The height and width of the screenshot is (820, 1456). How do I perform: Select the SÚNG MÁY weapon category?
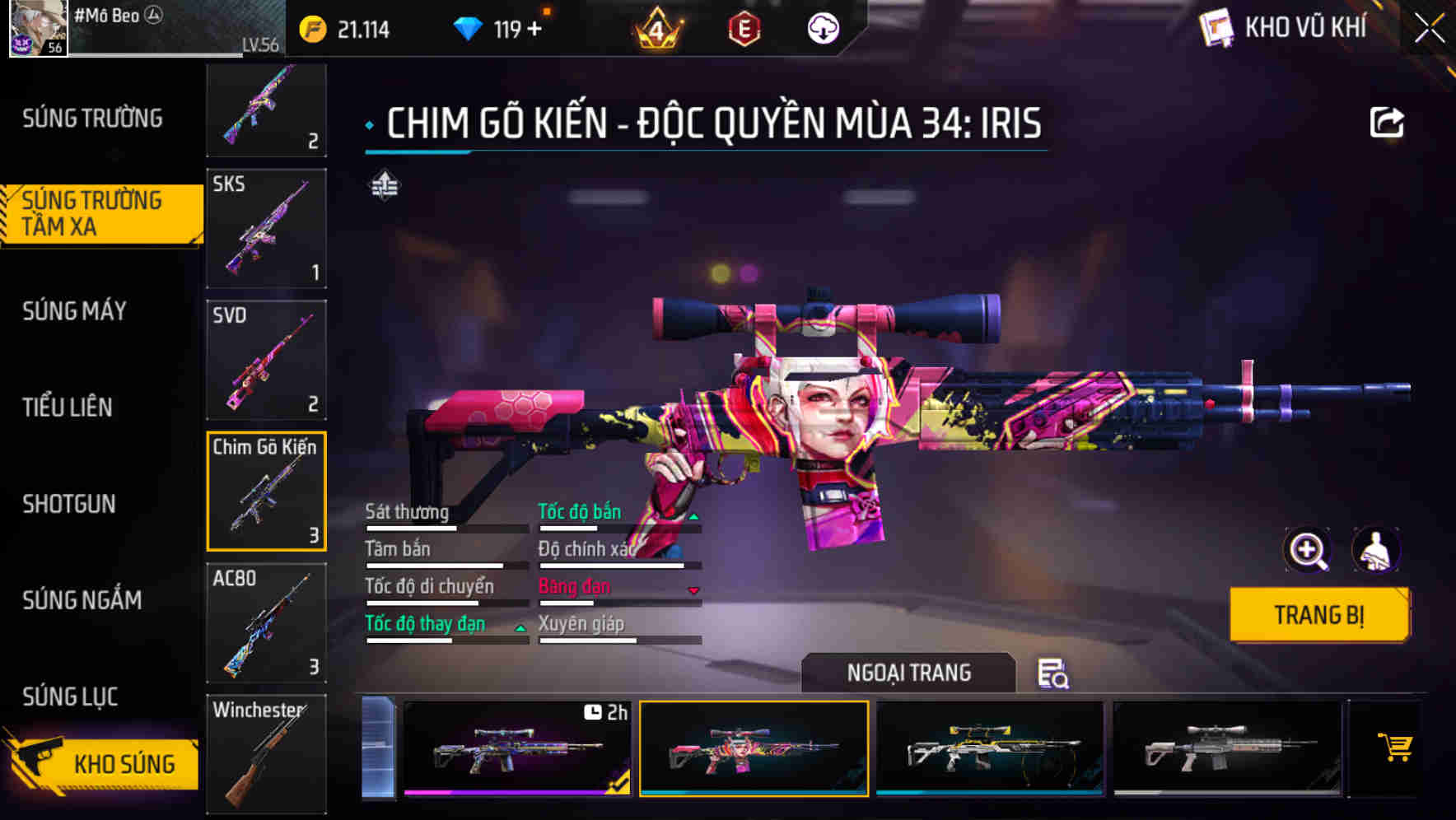pos(74,311)
